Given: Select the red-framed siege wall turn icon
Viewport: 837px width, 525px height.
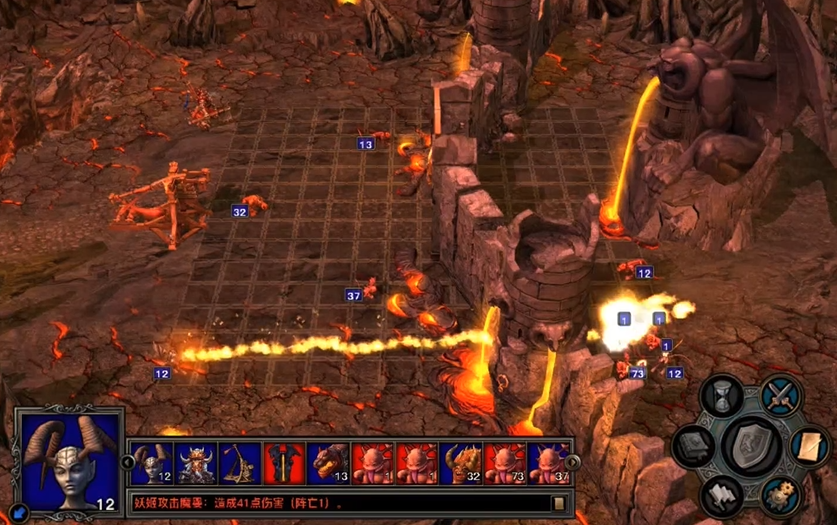Looking at the screenshot, I should [284, 464].
